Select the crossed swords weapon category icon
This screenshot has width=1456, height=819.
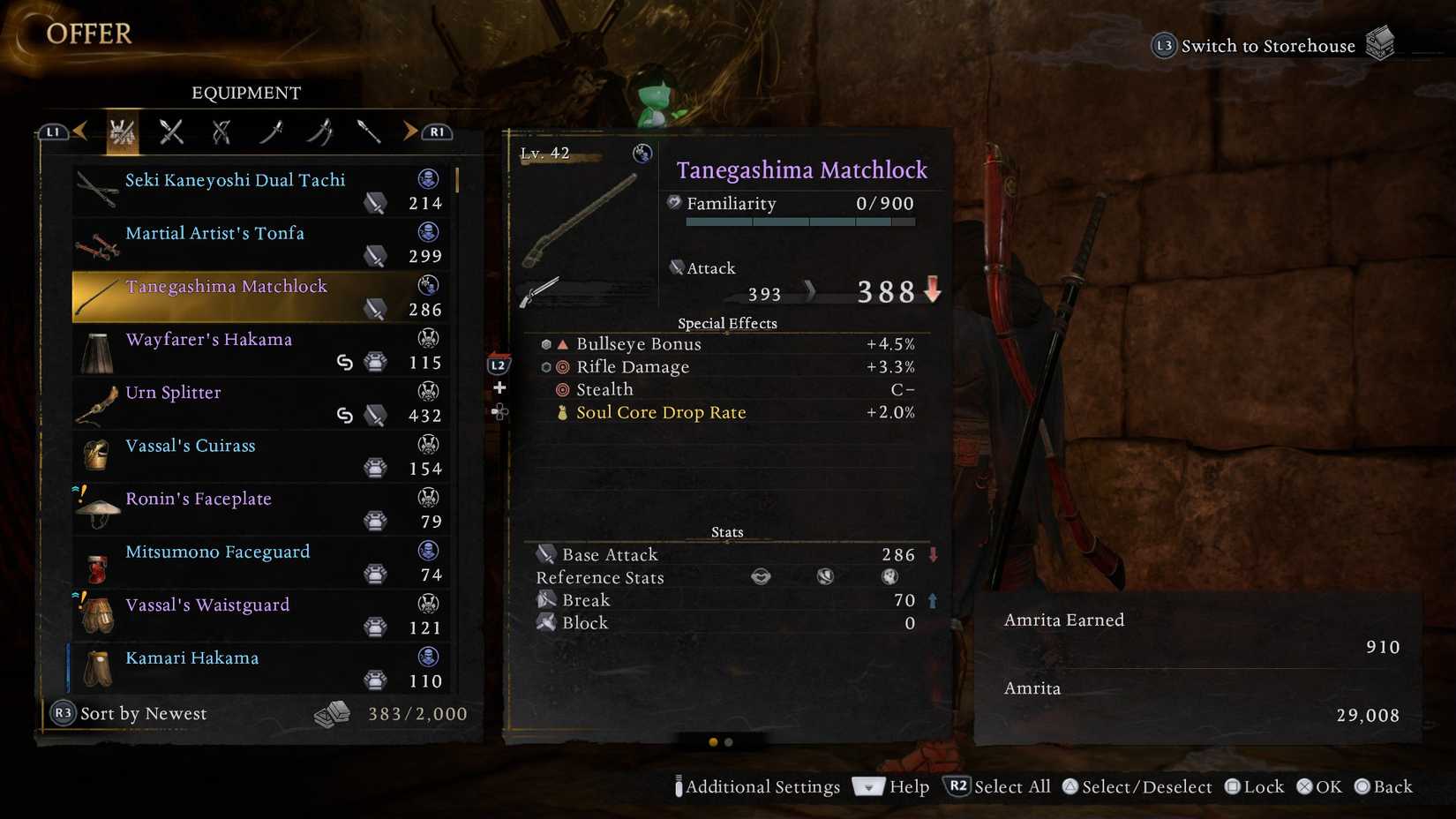coord(170,131)
